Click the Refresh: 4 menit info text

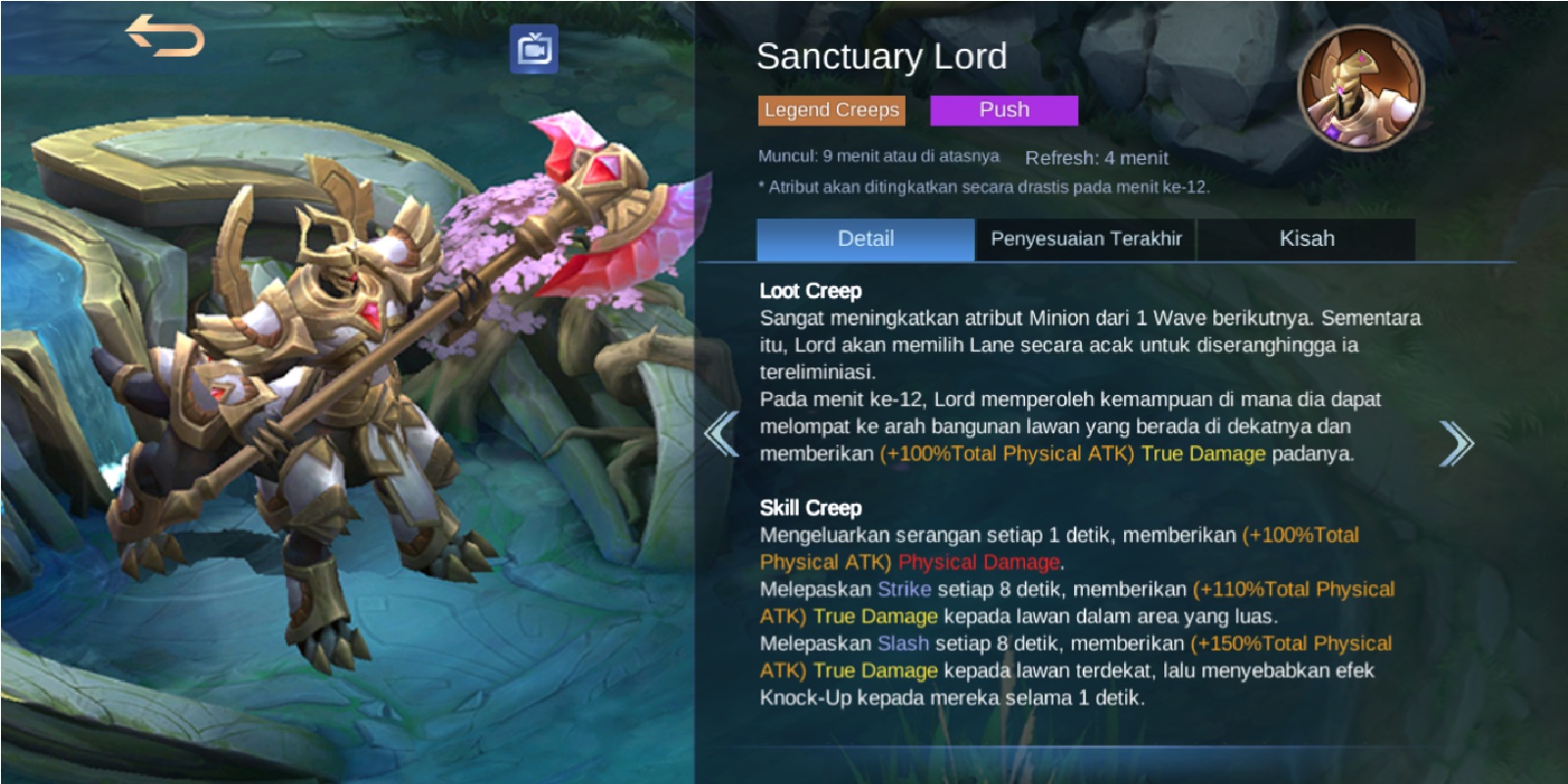pos(1098,157)
